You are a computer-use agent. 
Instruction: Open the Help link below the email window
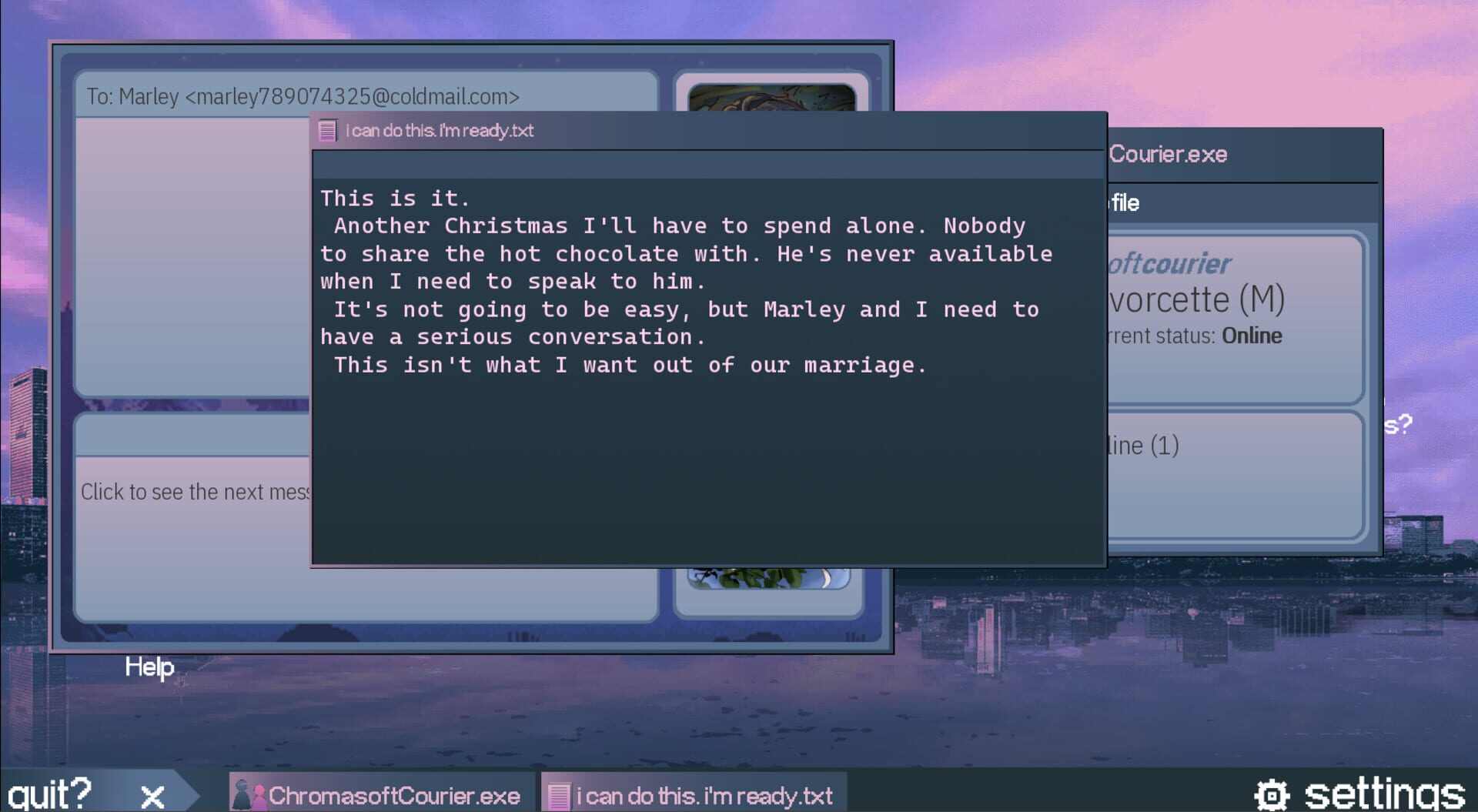(149, 667)
